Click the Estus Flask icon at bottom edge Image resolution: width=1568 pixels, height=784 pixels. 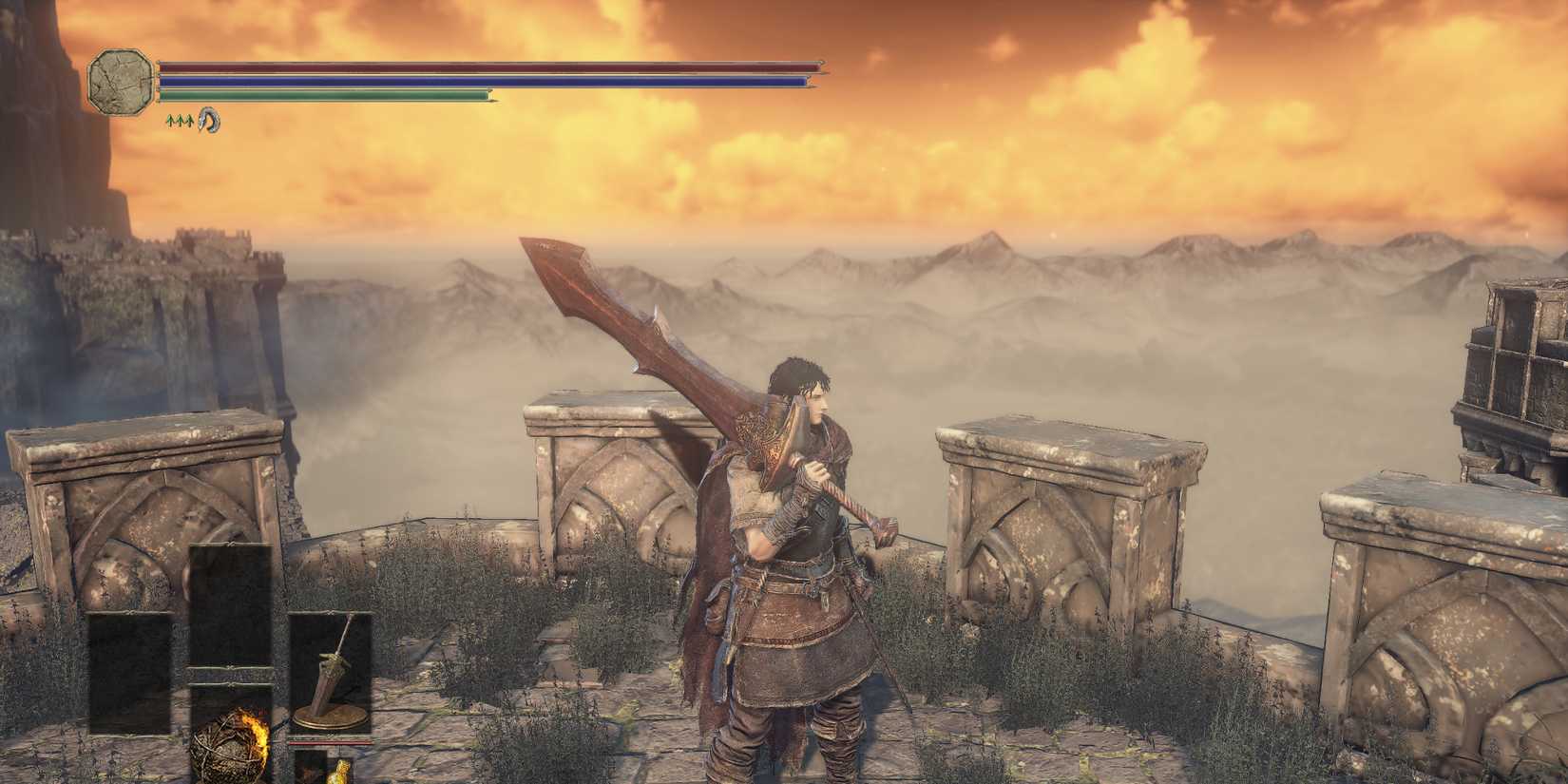pyautogui.click(x=340, y=772)
